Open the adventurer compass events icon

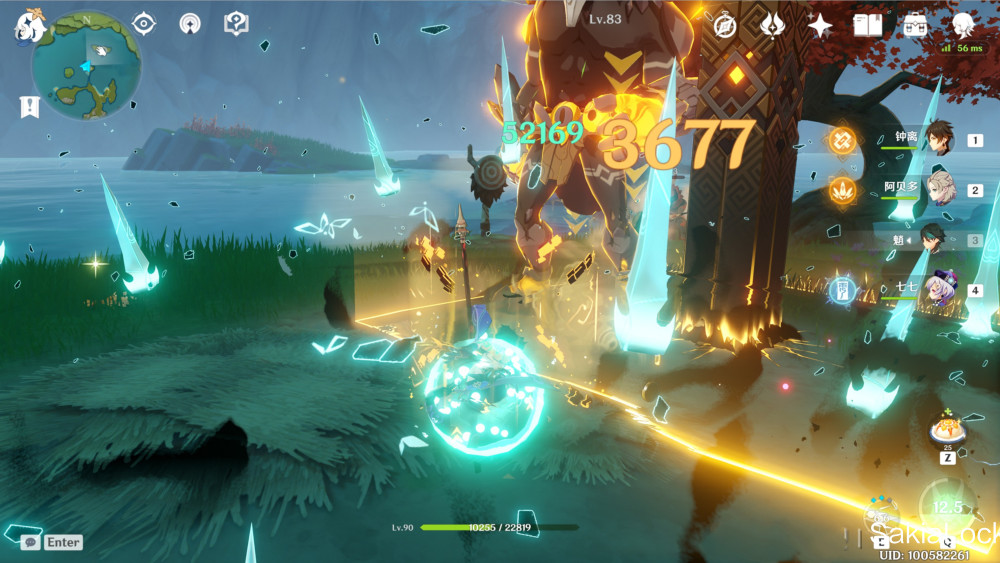tap(725, 26)
